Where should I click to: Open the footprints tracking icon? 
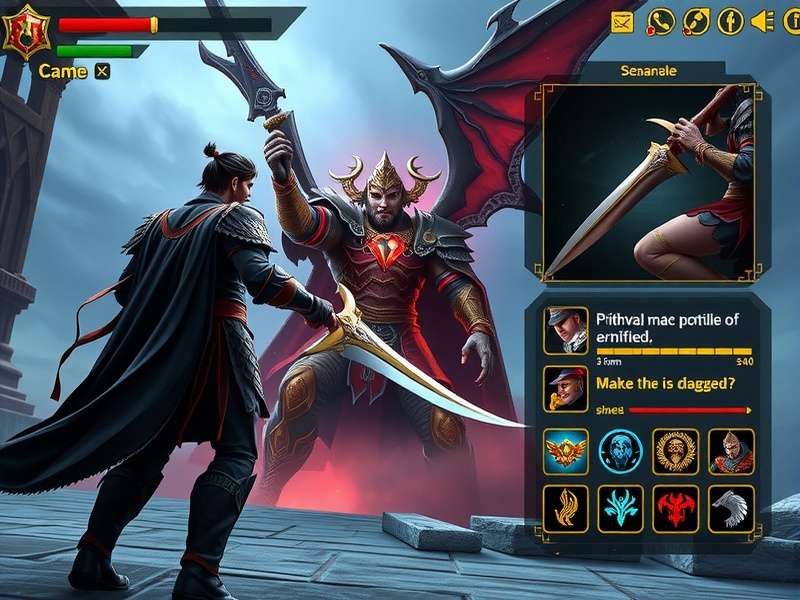coord(696,21)
